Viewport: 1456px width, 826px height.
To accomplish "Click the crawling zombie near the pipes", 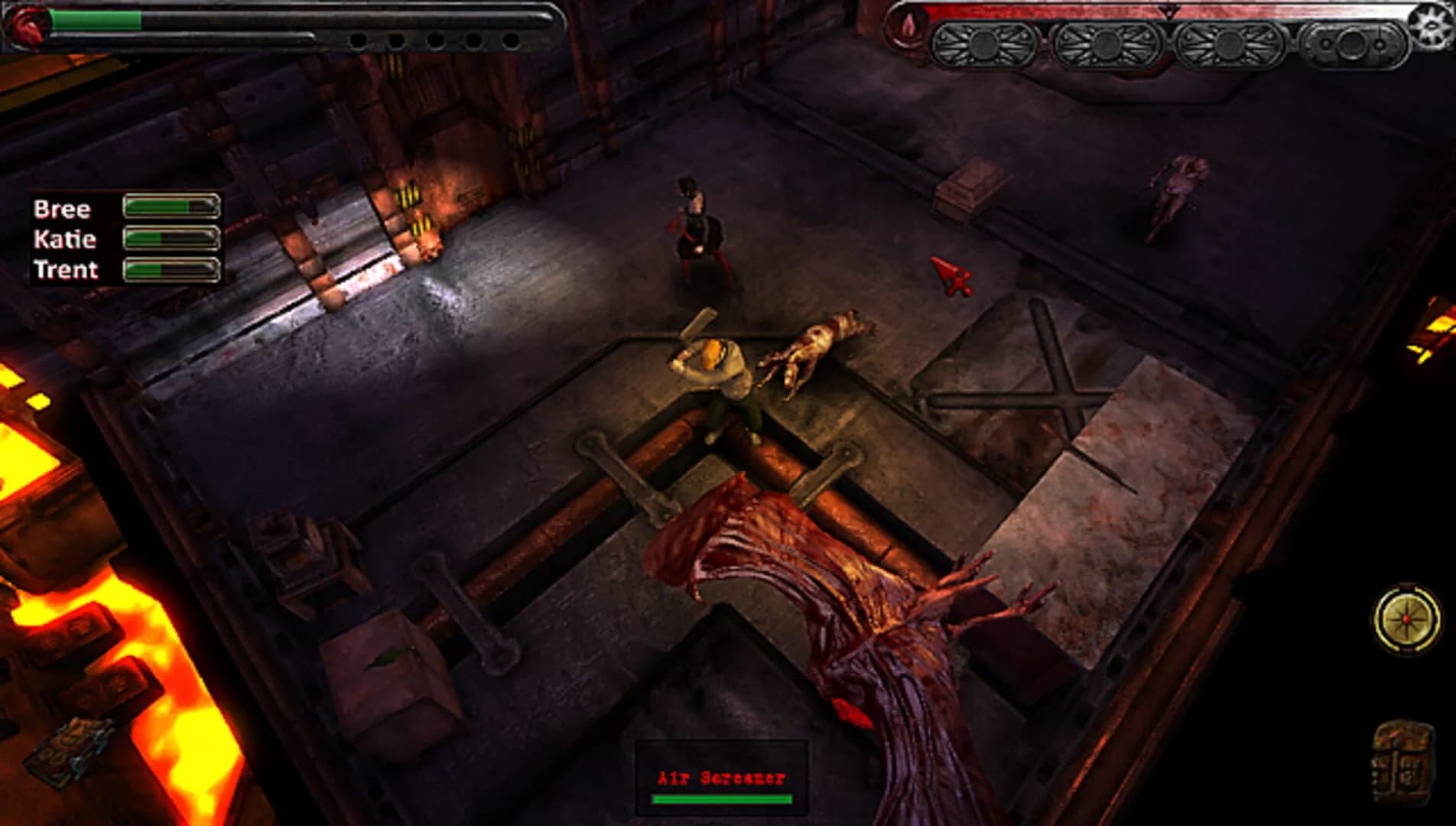I will 814,348.
